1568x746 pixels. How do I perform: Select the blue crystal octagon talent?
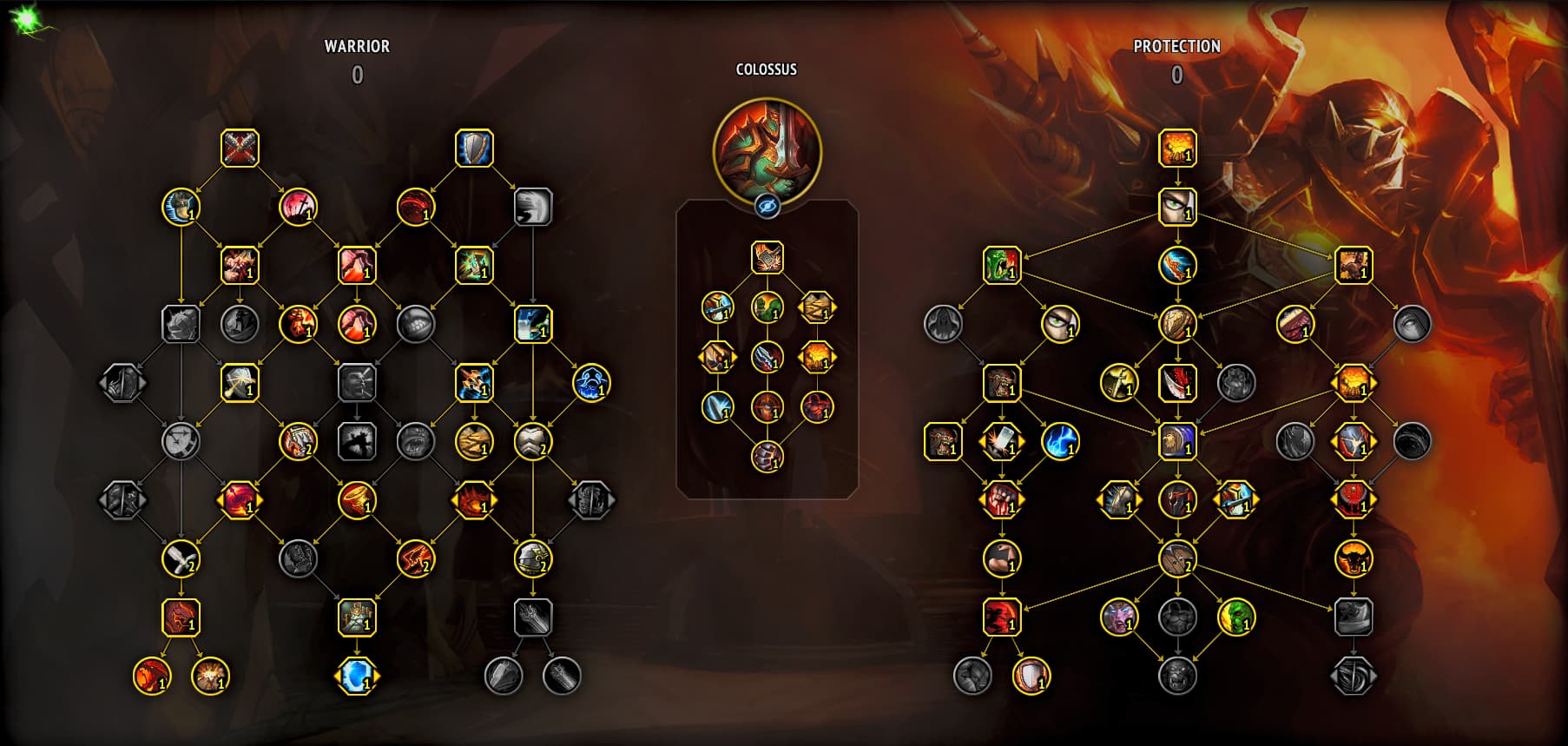point(357,676)
